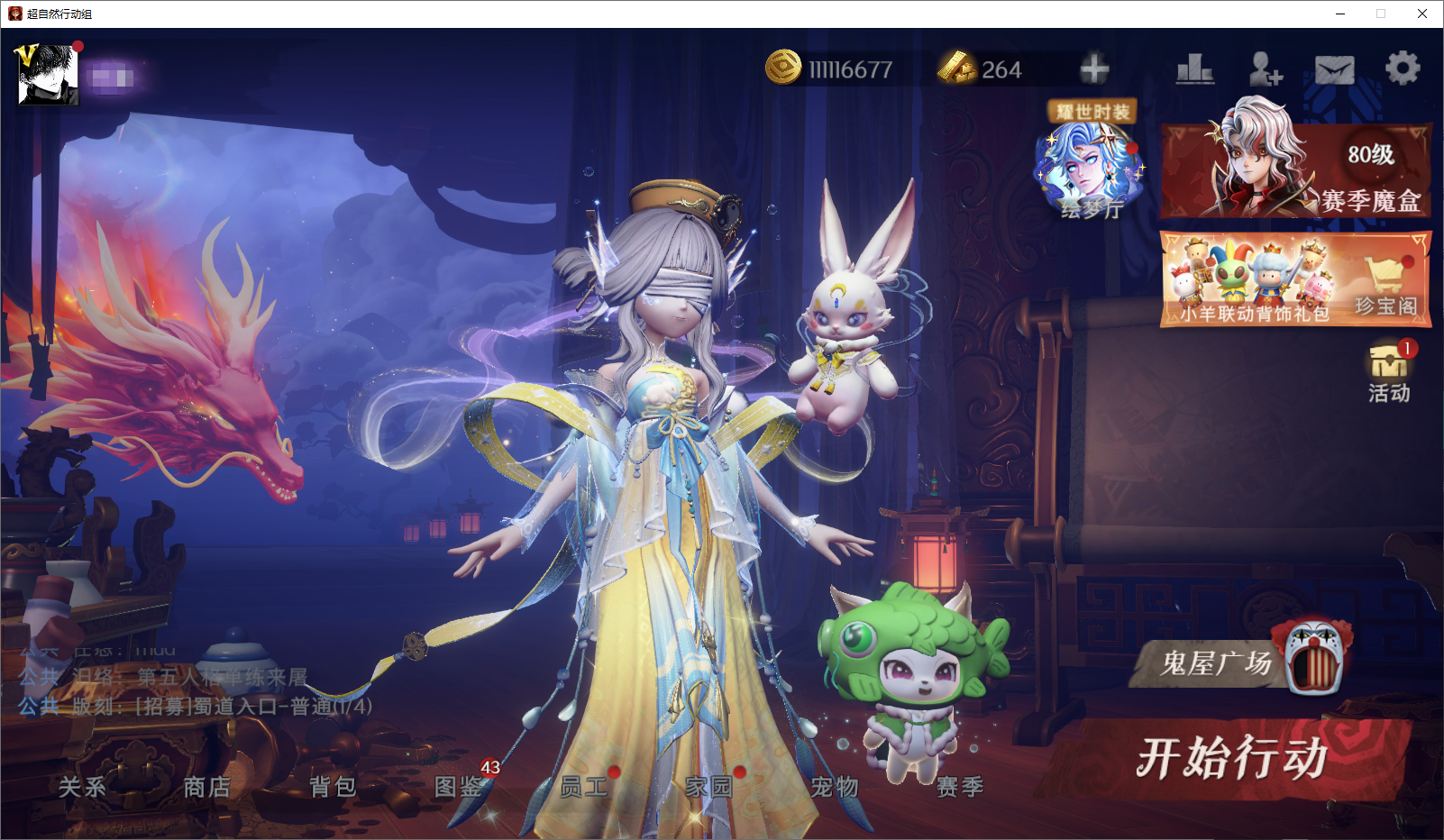Open the gear settings icon

pyautogui.click(x=1402, y=68)
